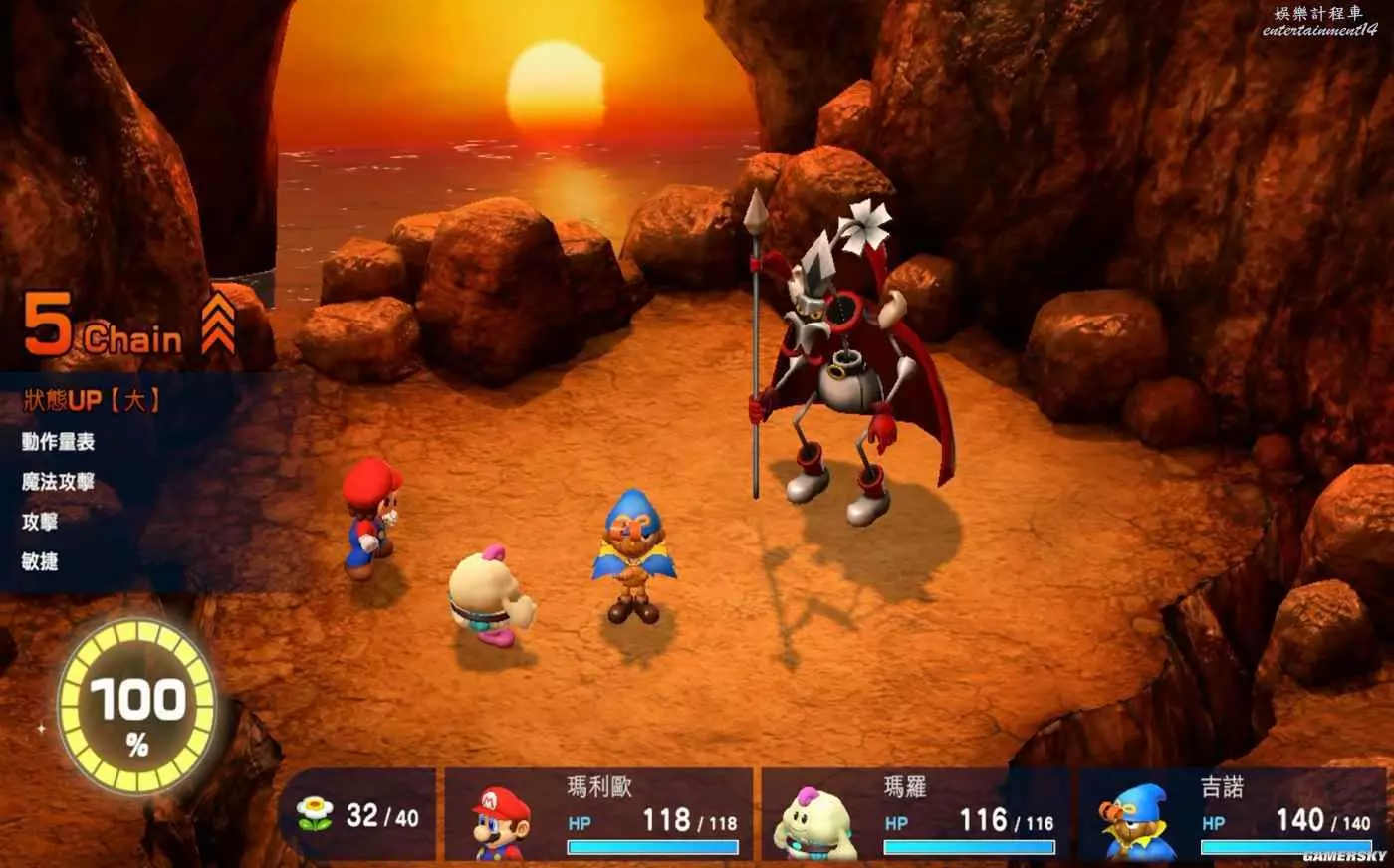The height and width of the screenshot is (868, 1394).
Task: Choose the 敏捷 entry in the chain list
Action: 40,561
